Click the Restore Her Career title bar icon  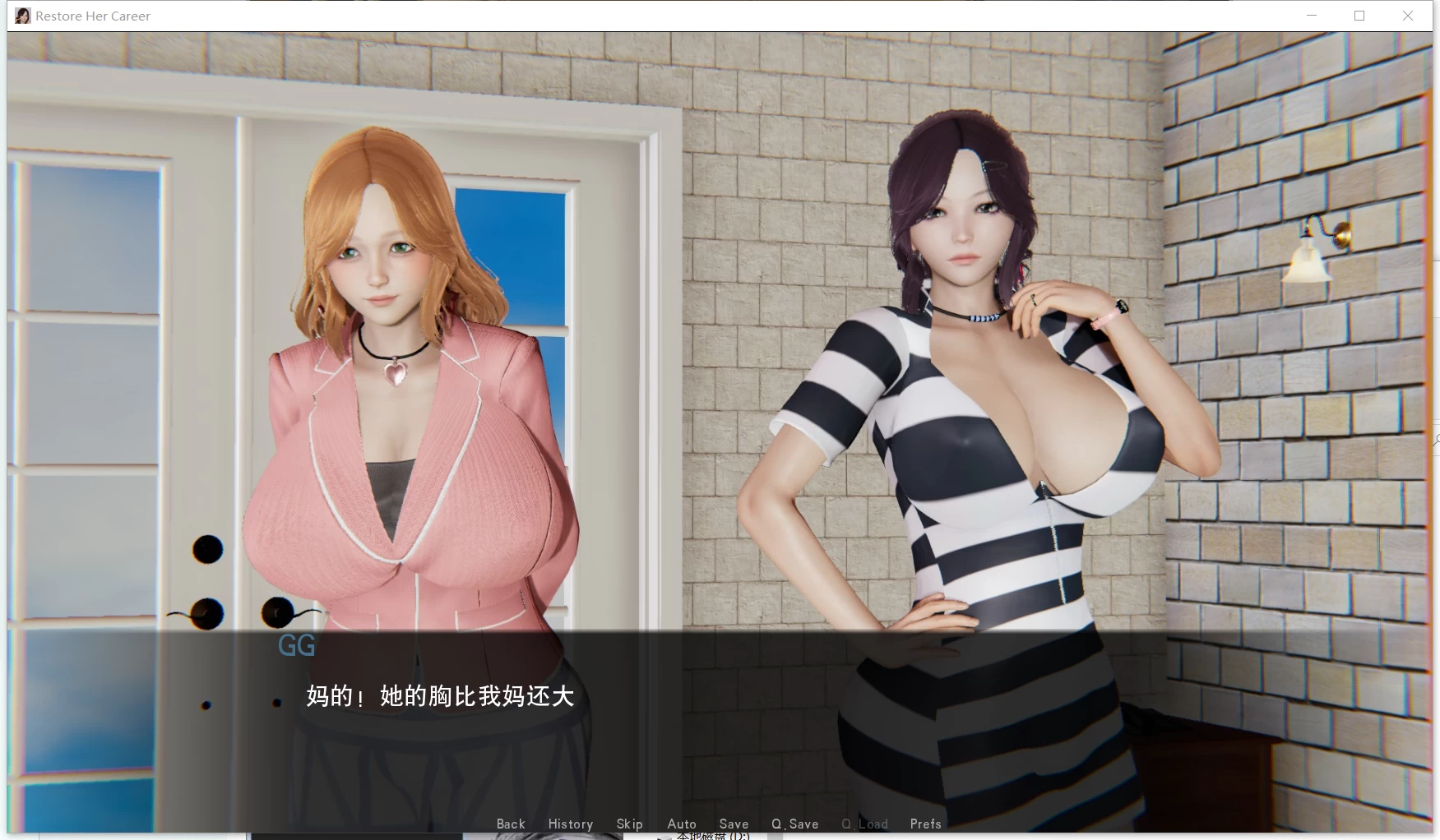pyautogui.click(x=22, y=15)
